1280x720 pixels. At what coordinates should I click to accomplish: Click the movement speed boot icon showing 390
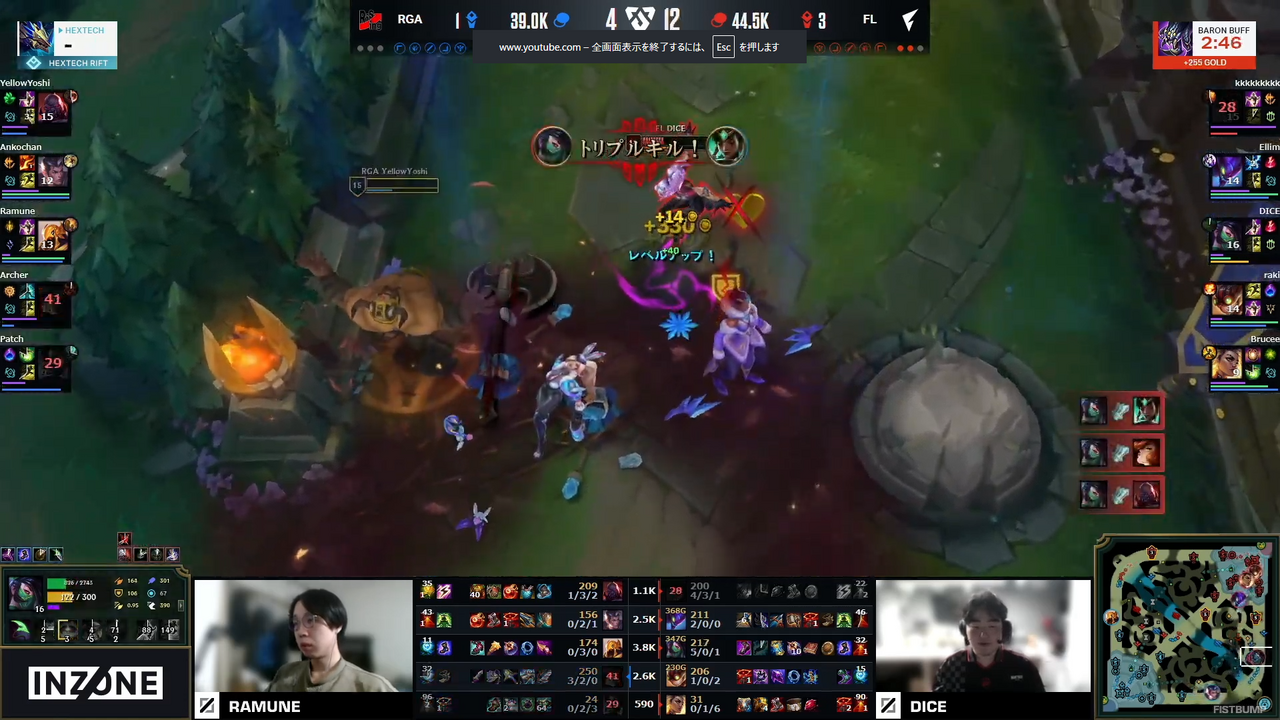(152, 605)
